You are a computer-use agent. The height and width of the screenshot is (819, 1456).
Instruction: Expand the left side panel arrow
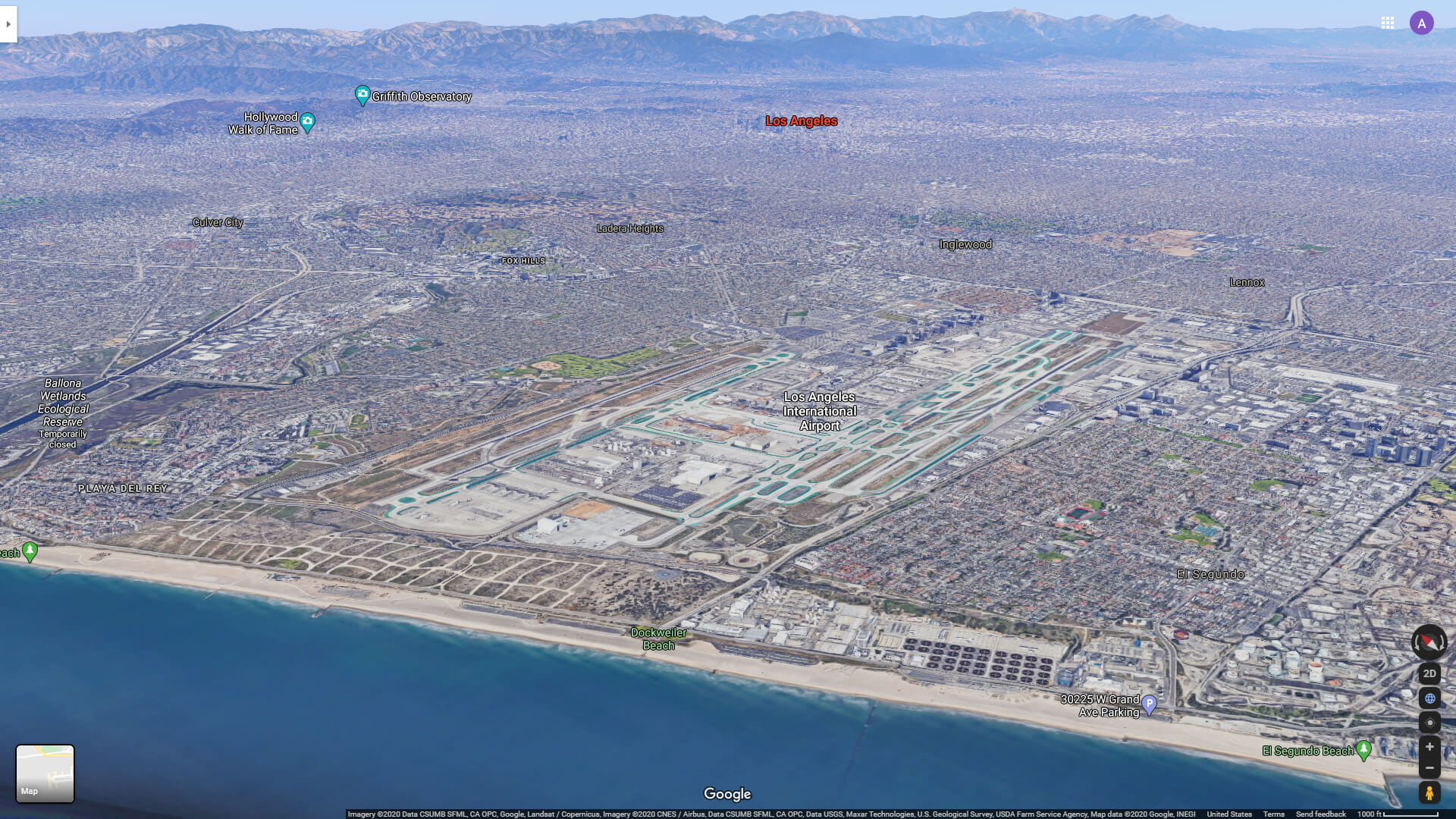coord(8,24)
